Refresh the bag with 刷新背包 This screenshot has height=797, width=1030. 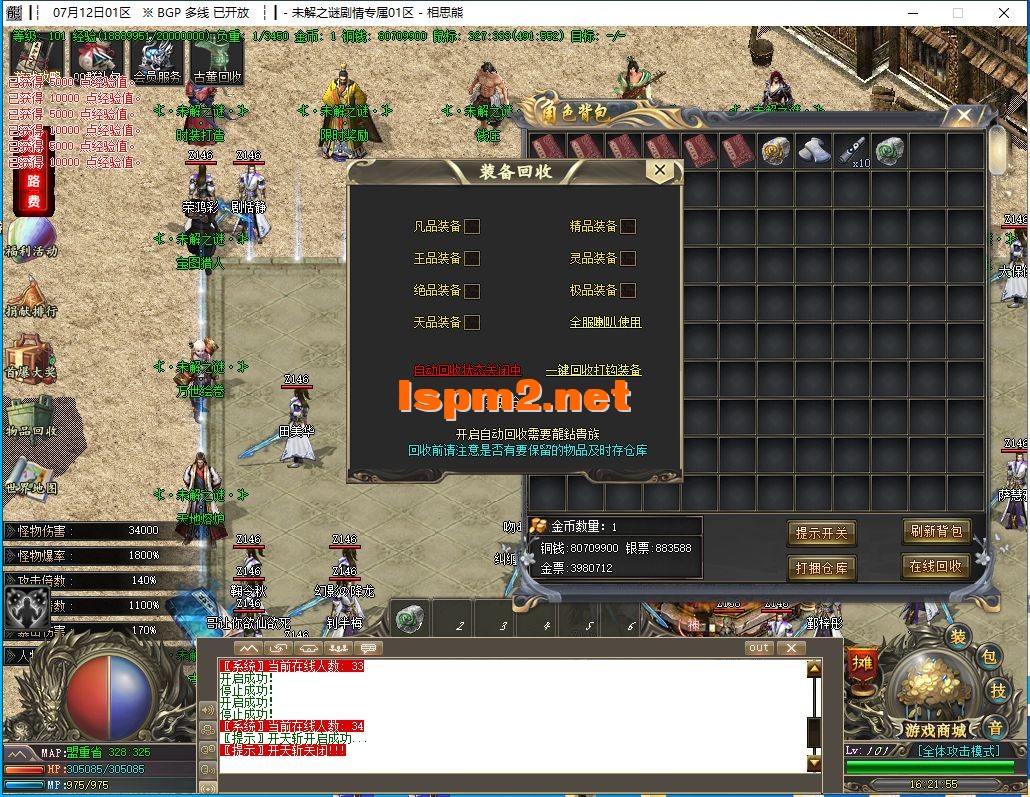coord(935,531)
